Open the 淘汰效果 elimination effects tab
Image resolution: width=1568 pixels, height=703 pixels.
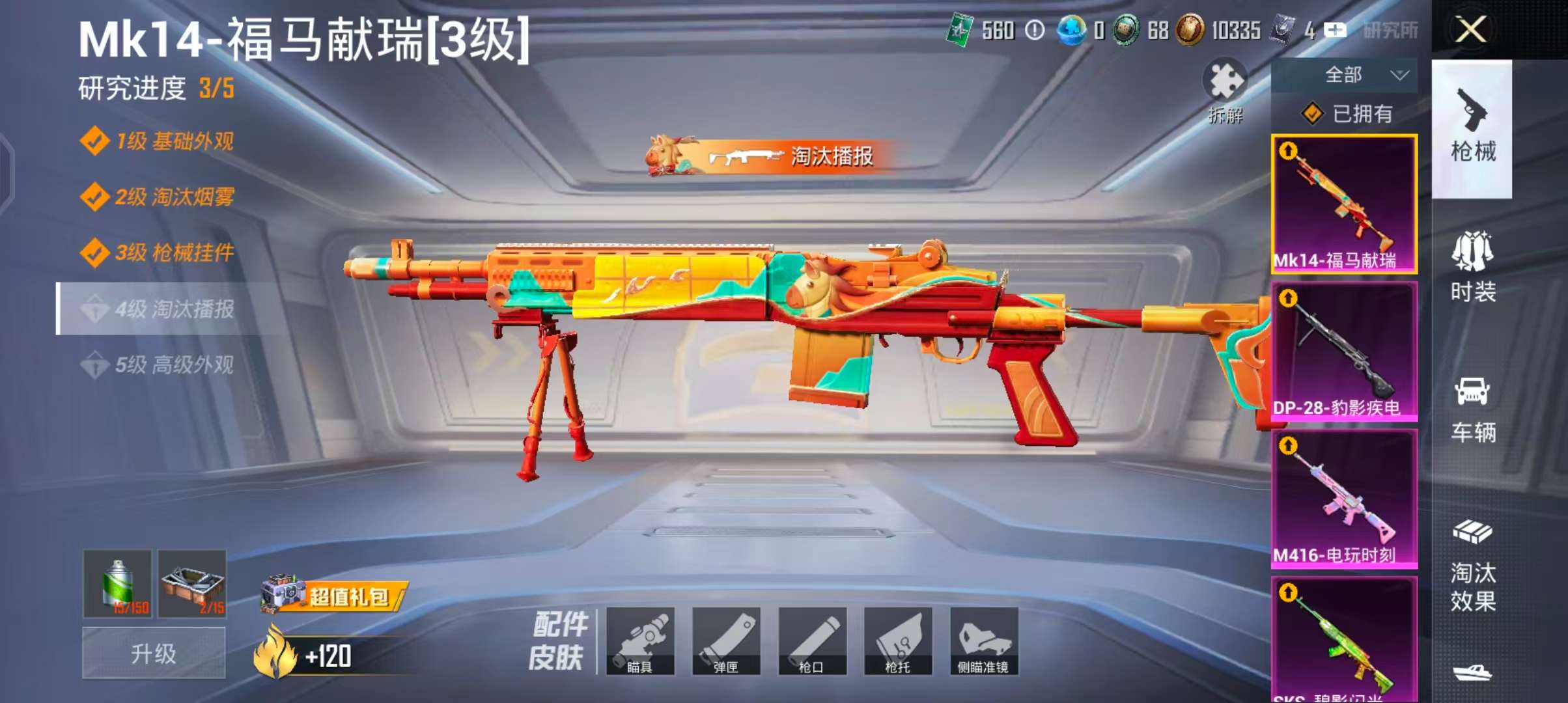tap(1472, 565)
